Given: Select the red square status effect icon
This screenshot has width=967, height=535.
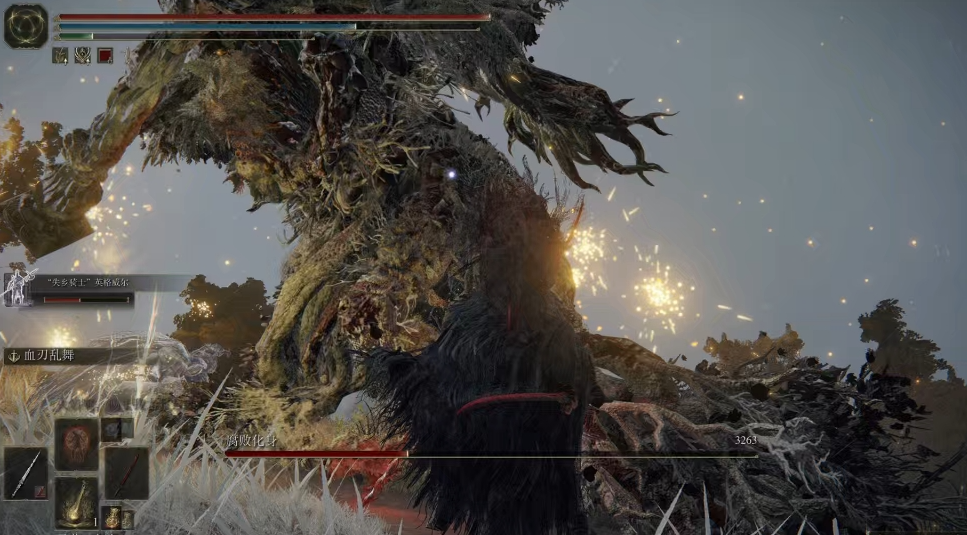Looking at the screenshot, I should click(x=105, y=56).
